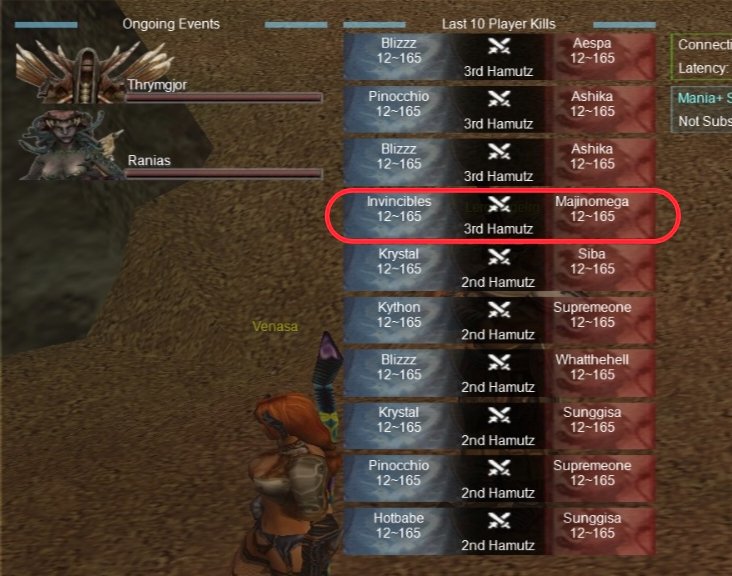The image size is (732, 576).
Task: Open the Mania+ subscription panel
Action: coord(702,109)
